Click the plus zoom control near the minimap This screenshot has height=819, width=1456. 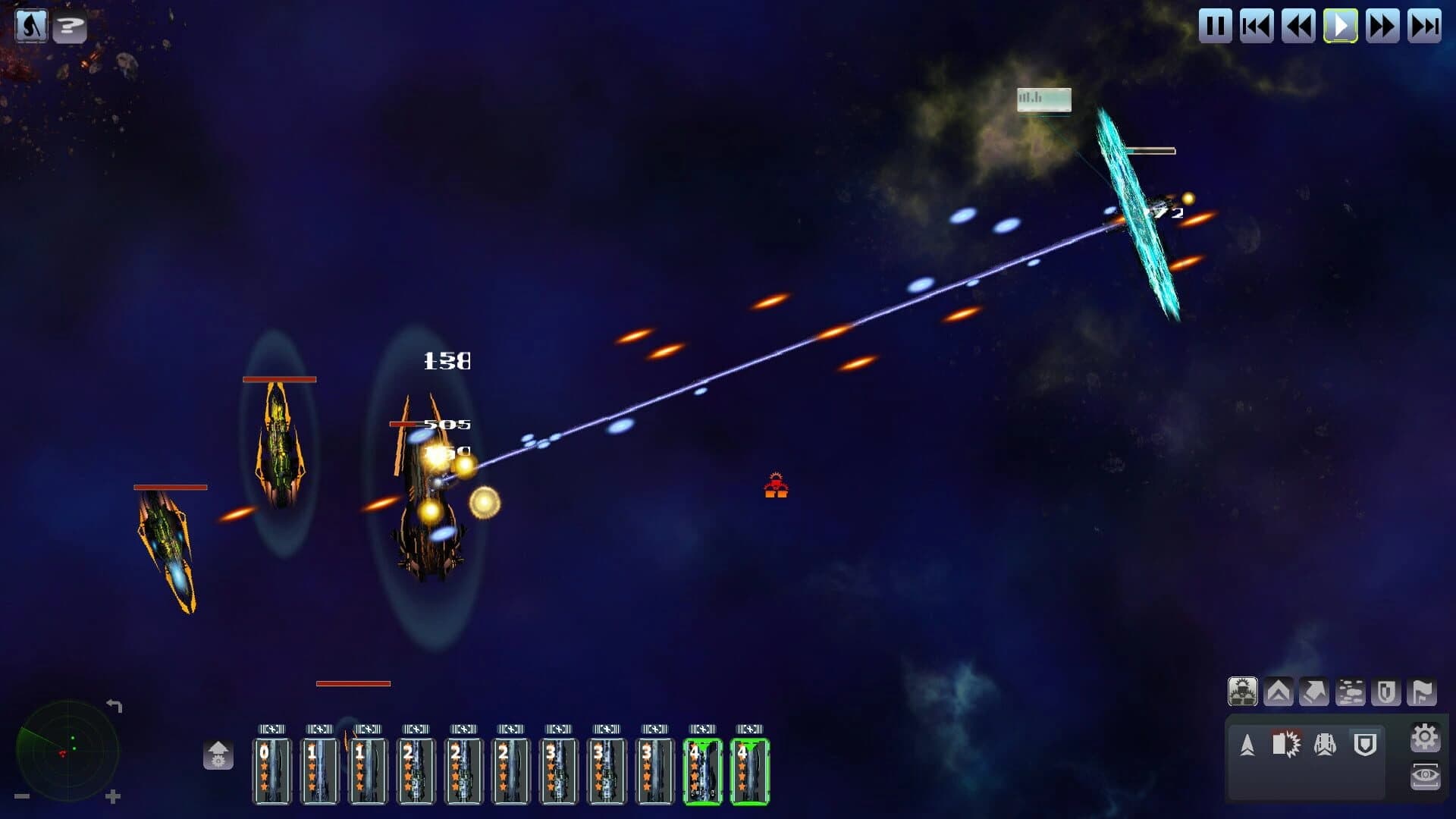[114, 797]
